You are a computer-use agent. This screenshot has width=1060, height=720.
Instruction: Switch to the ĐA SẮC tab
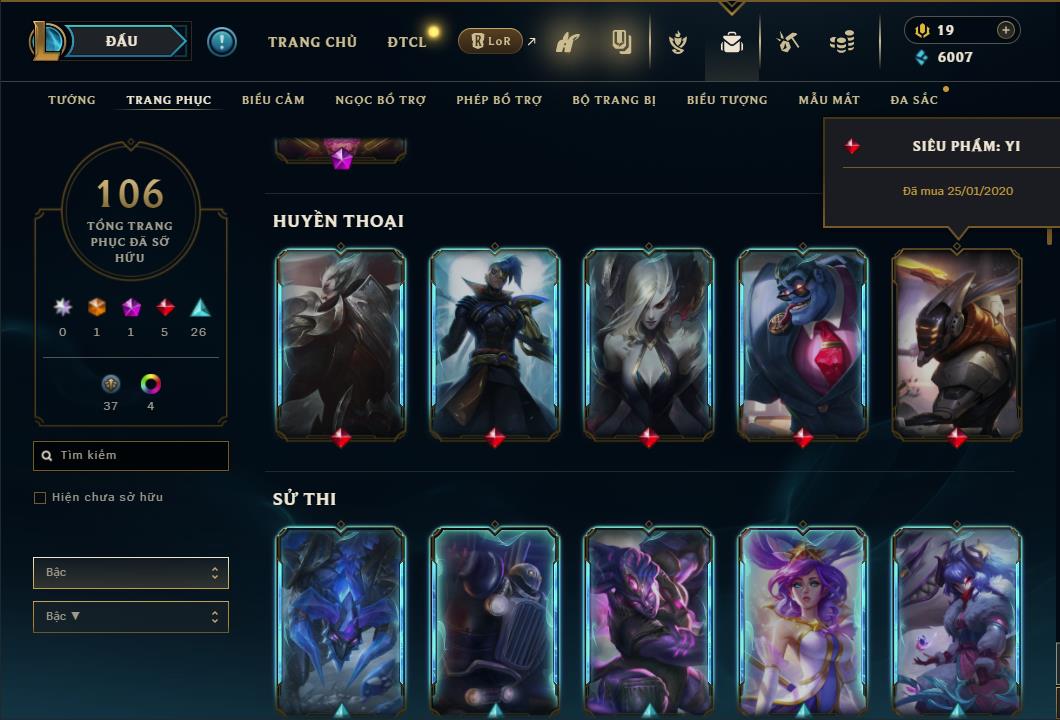click(914, 100)
